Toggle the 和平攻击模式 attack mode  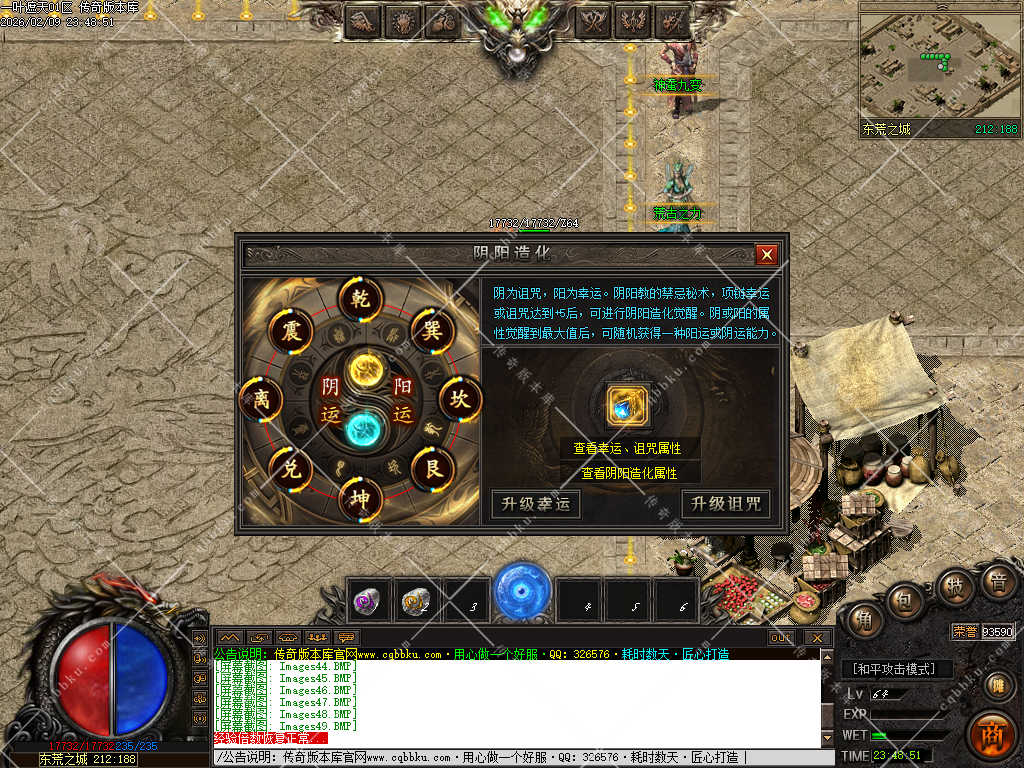(896, 669)
